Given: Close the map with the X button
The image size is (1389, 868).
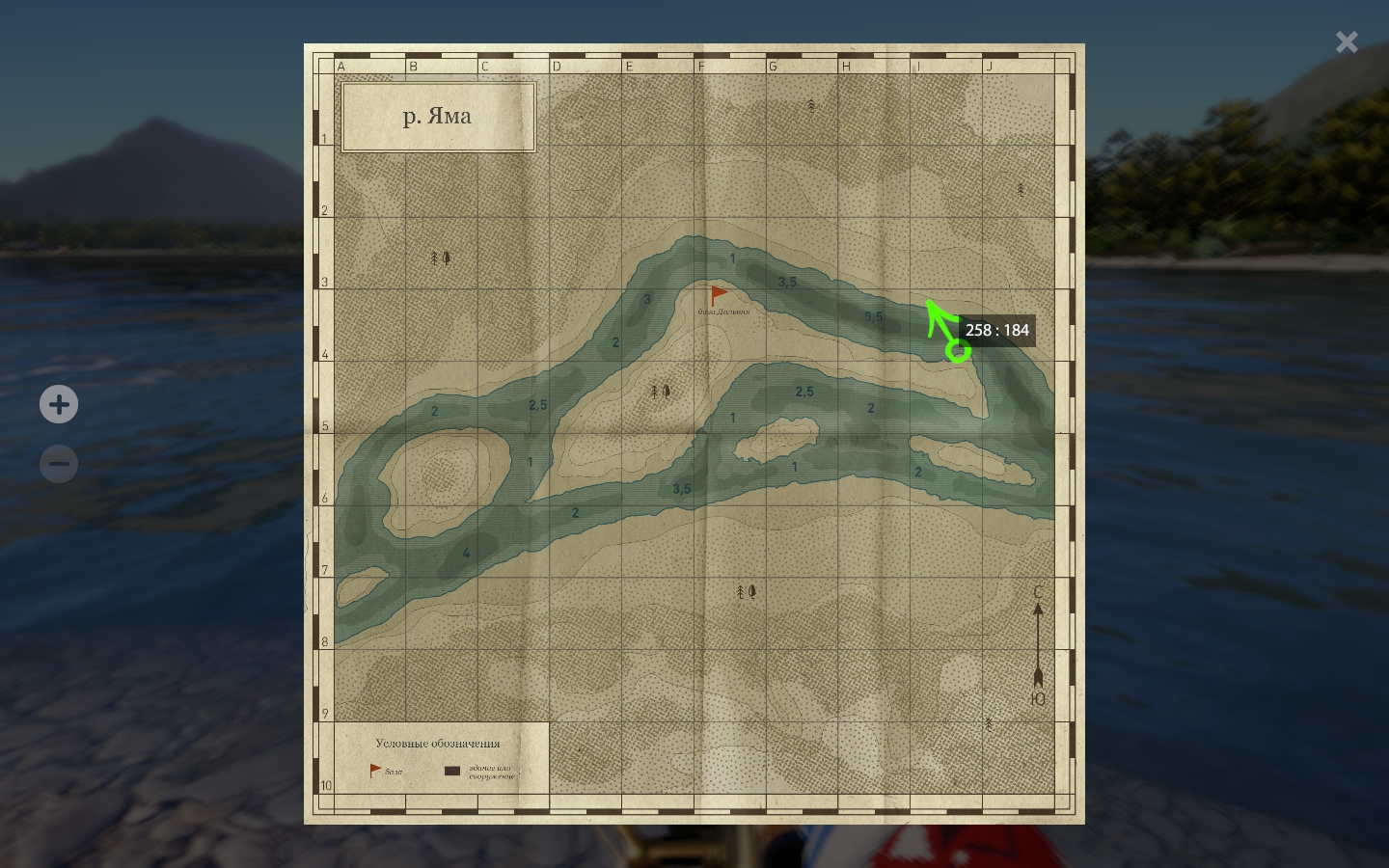Looking at the screenshot, I should [1347, 41].
